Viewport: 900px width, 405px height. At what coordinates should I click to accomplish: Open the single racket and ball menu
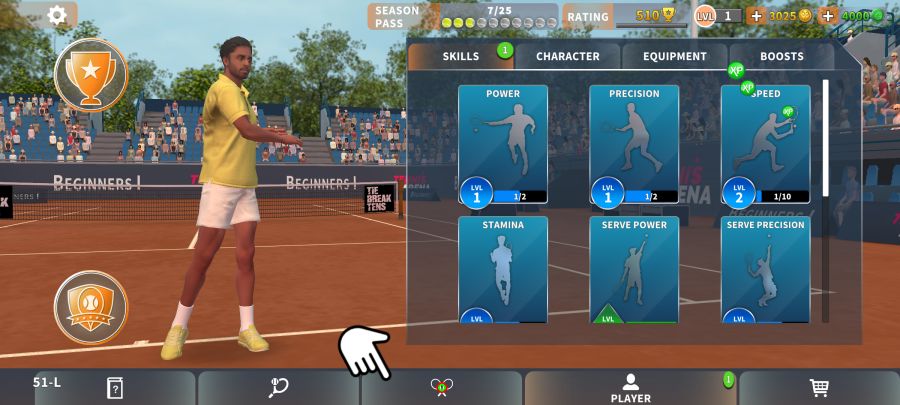click(x=278, y=388)
